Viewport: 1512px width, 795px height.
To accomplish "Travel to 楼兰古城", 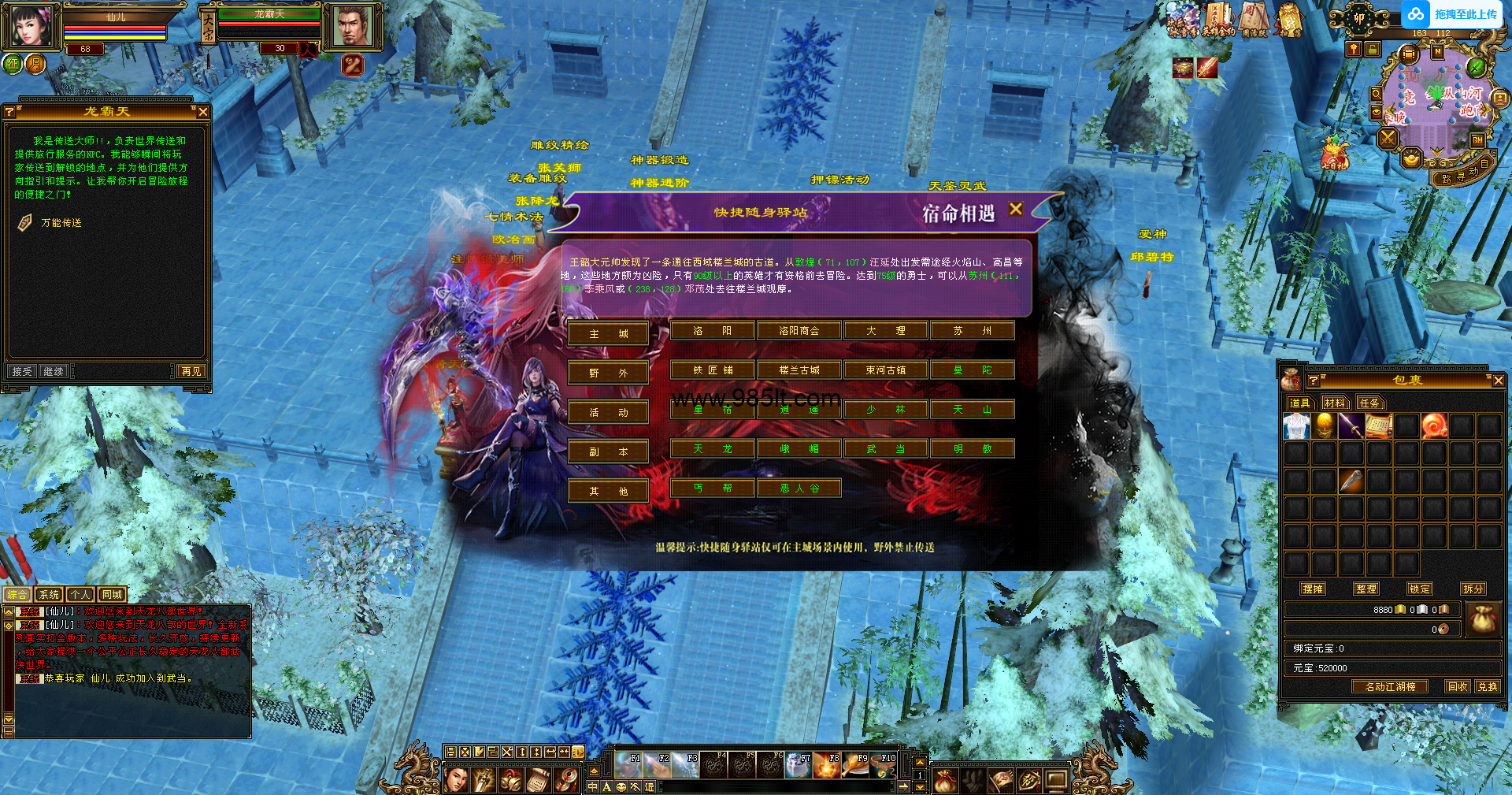I will (799, 370).
